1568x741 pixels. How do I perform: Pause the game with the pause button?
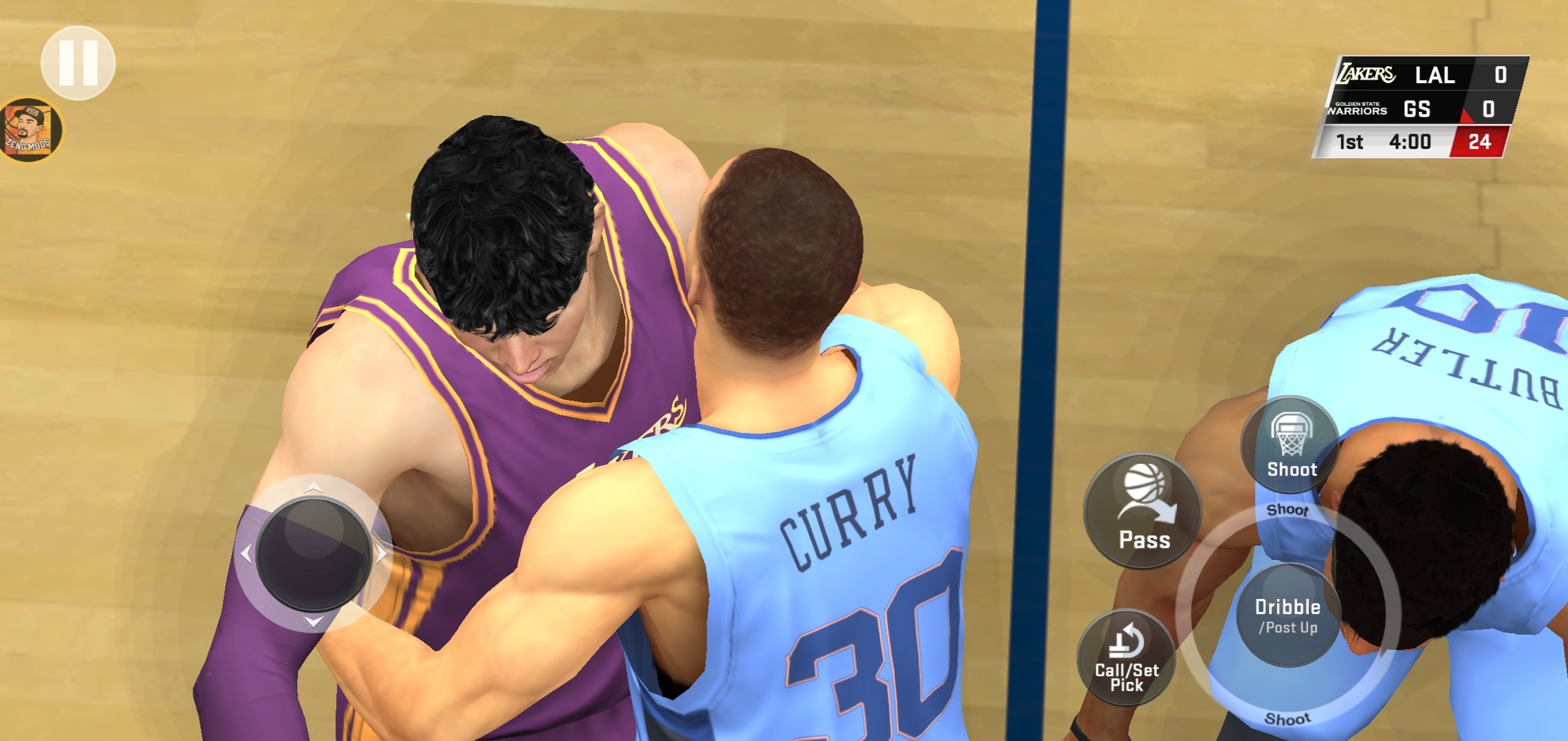point(78,63)
